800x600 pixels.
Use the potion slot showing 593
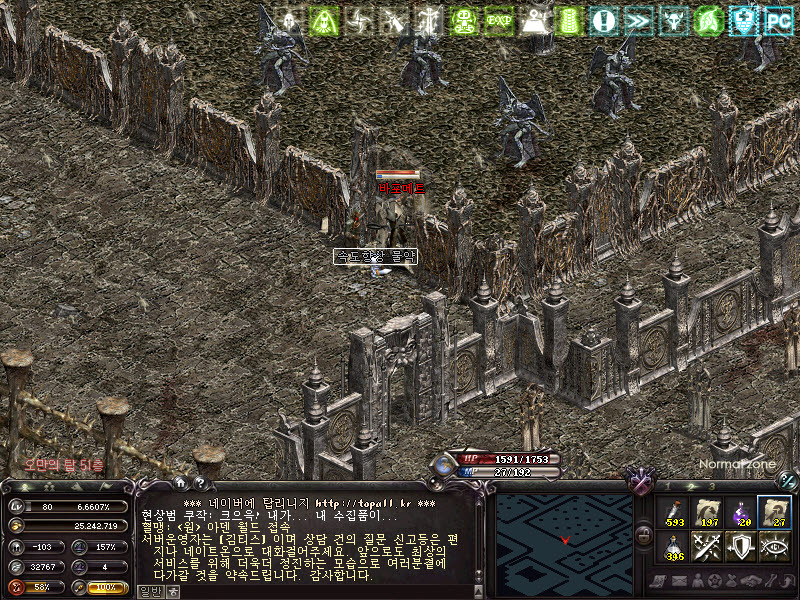tap(675, 511)
